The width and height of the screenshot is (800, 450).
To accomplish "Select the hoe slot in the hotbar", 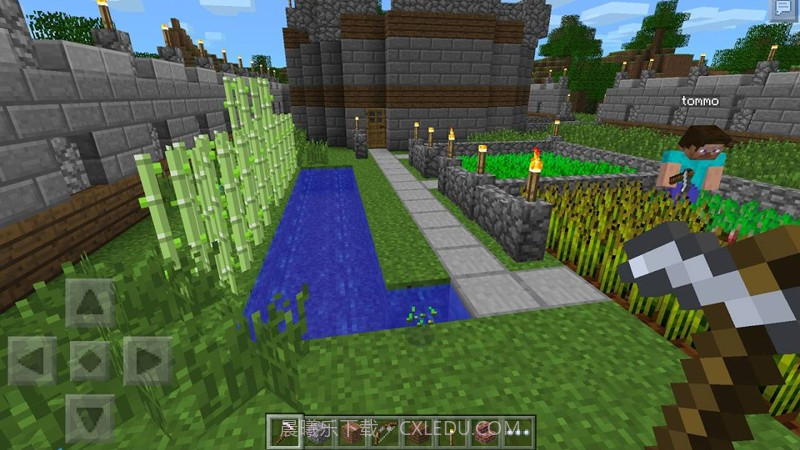I will (x=285, y=433).
